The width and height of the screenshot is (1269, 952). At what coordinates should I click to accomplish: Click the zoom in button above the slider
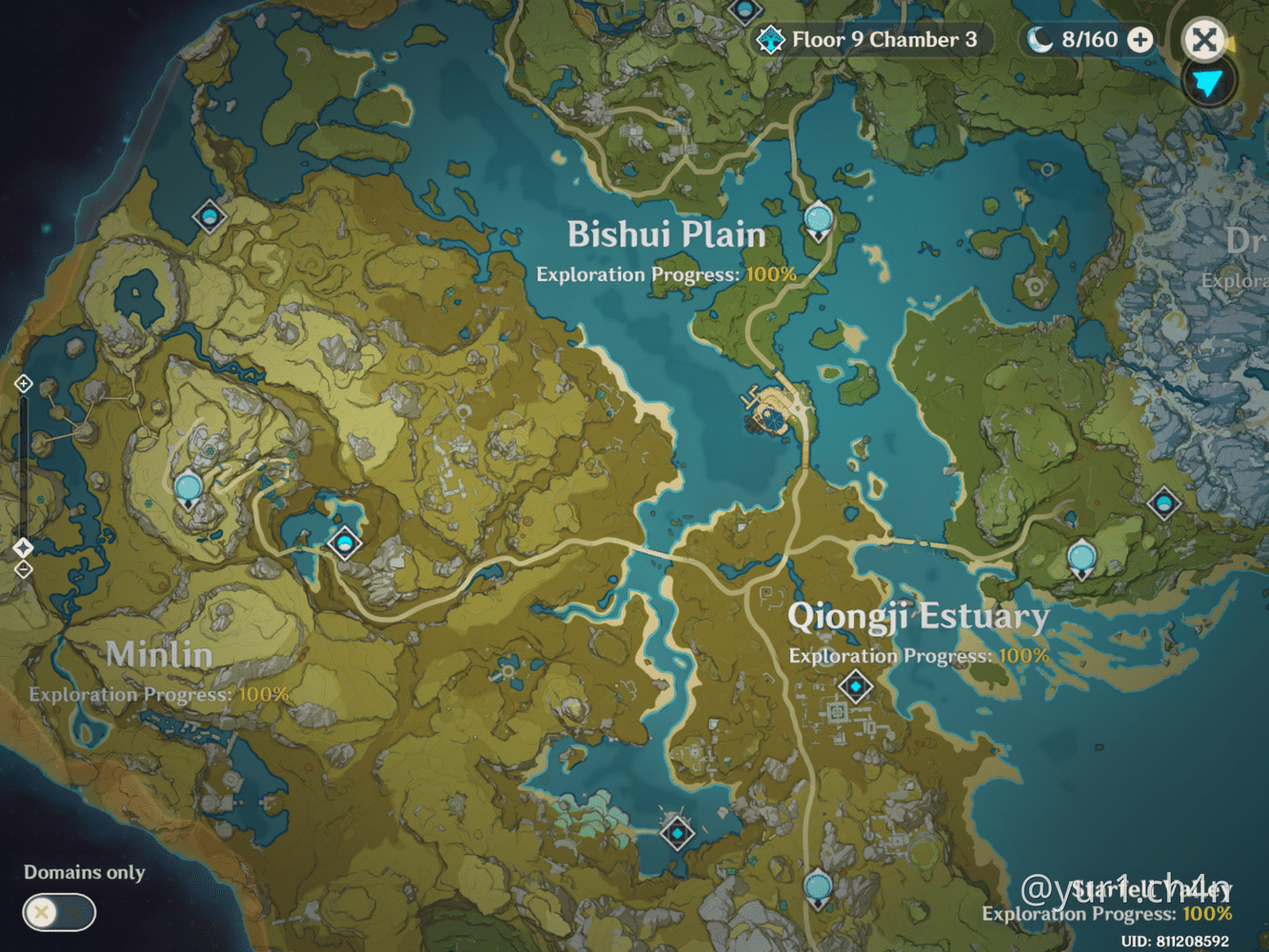click(22, 384)
